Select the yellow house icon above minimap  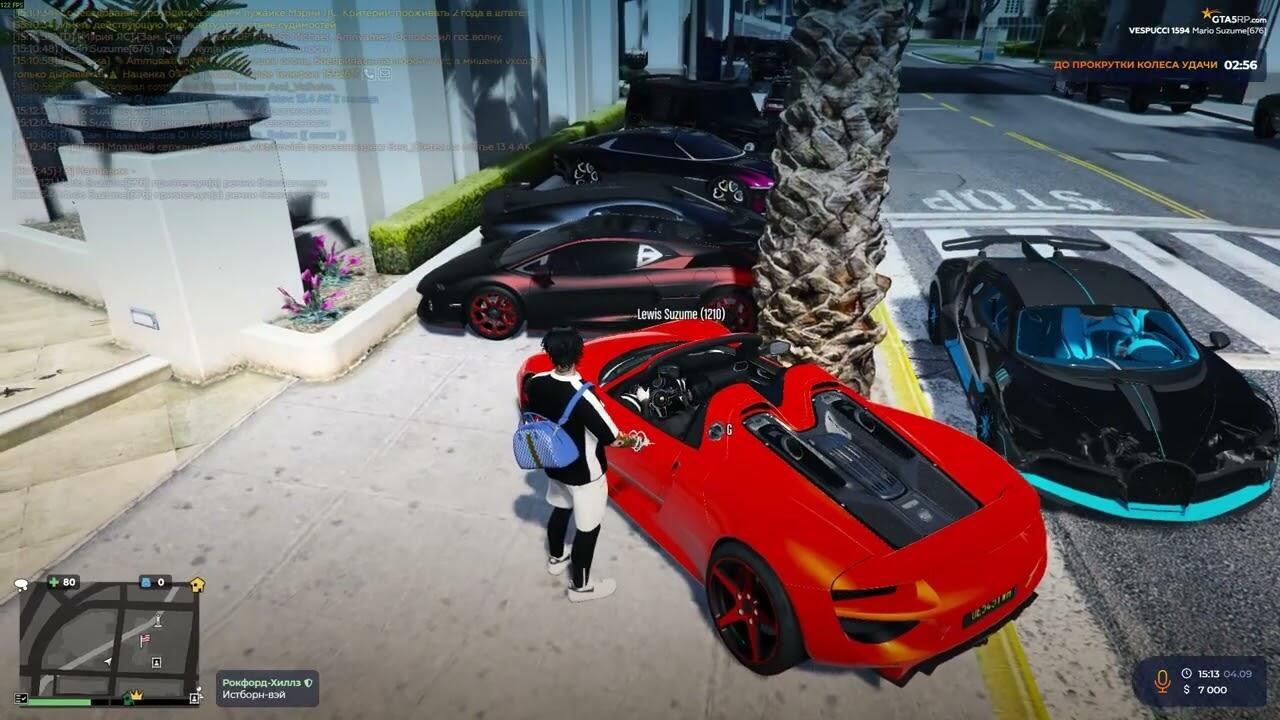pos(197,584)
